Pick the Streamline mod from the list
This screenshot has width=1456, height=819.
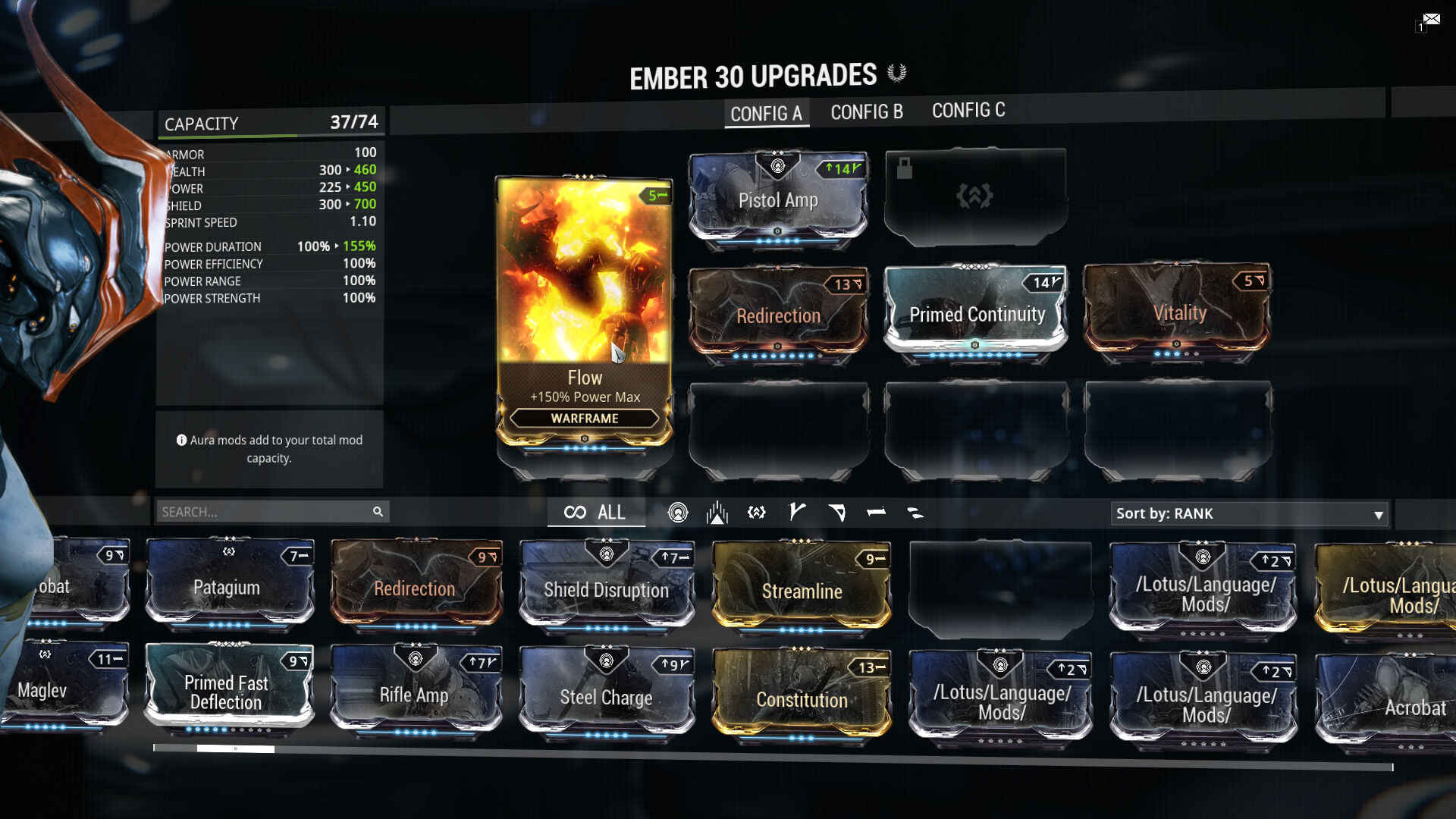coord(802,590)
